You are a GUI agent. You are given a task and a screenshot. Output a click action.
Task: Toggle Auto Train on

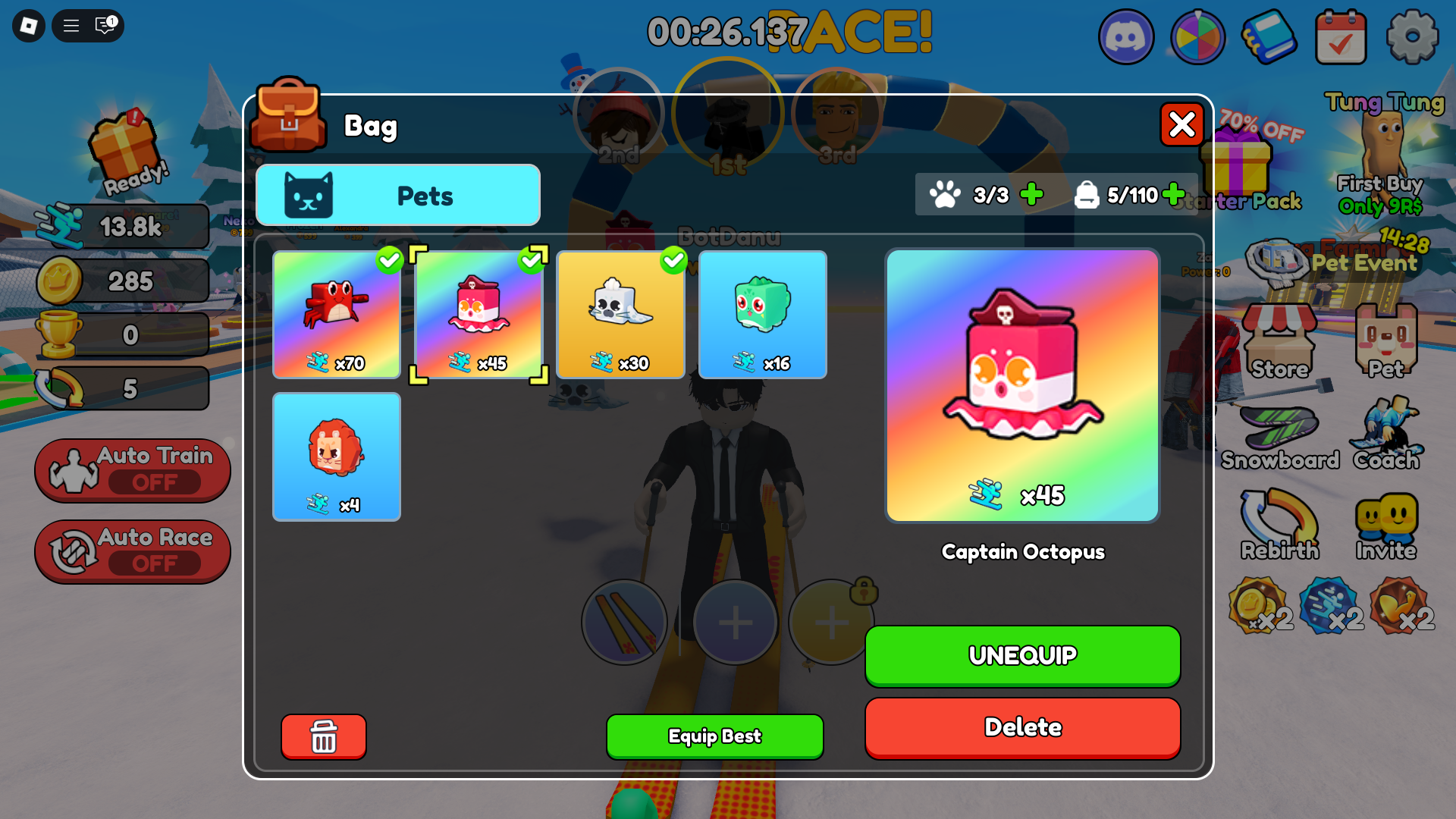[133, 470]
